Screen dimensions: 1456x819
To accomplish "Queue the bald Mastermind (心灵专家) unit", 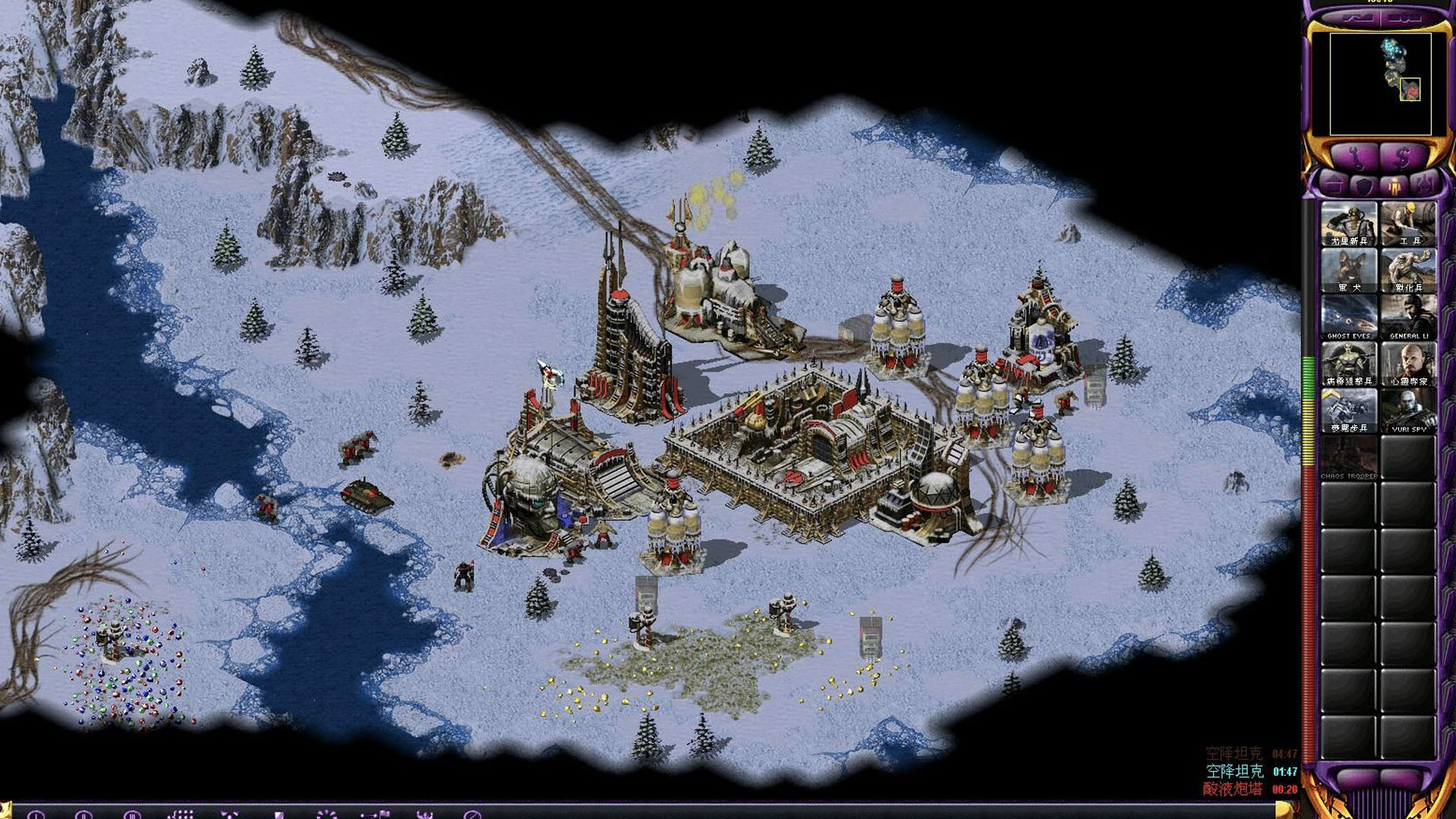I will [x=1408, y=365].
